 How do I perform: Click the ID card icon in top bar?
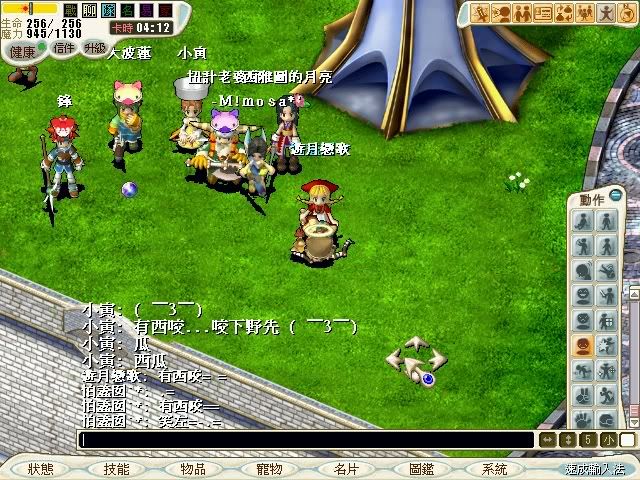pyautogui.click(x=544, y=13)
